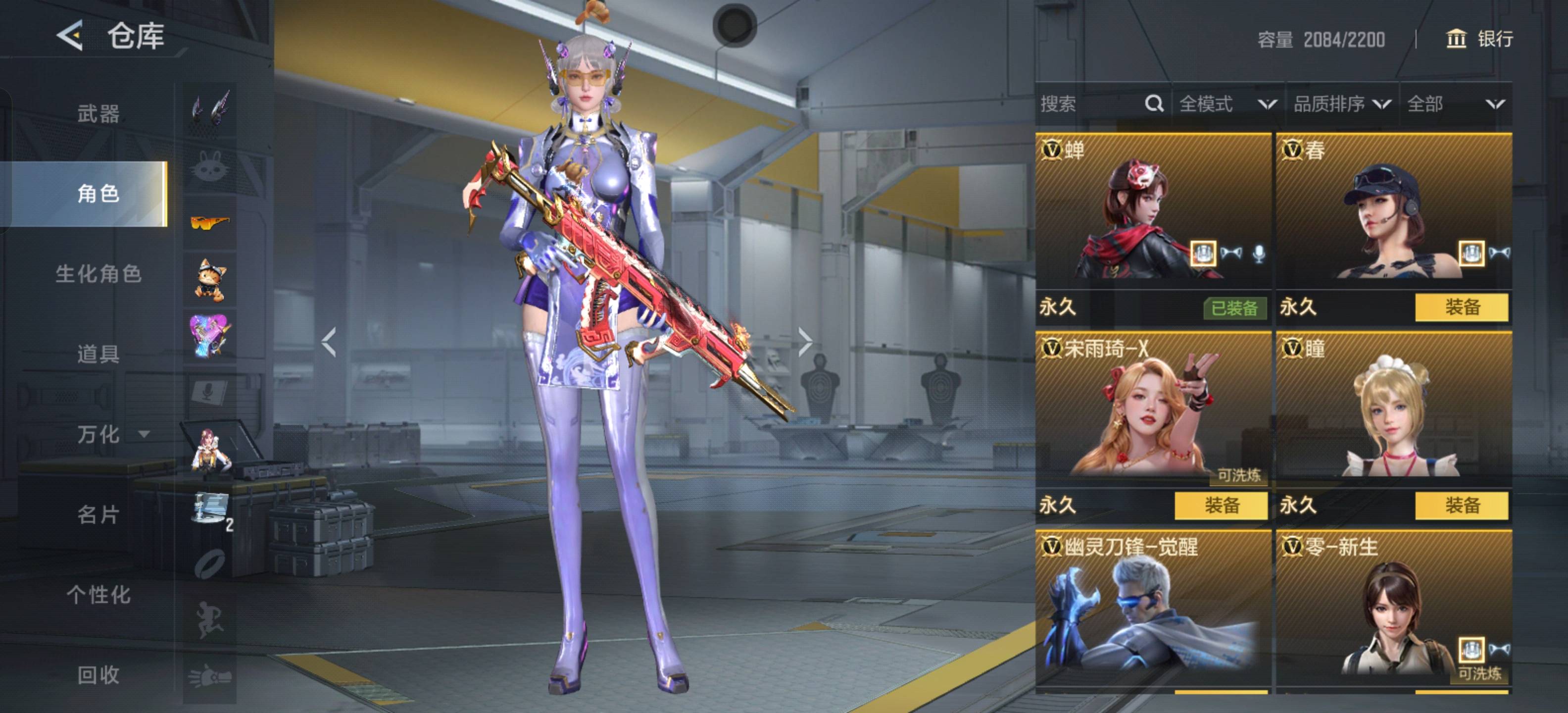Switch to the 个性化 personalization tab
1568x713 pixels.
pos(98,595)
